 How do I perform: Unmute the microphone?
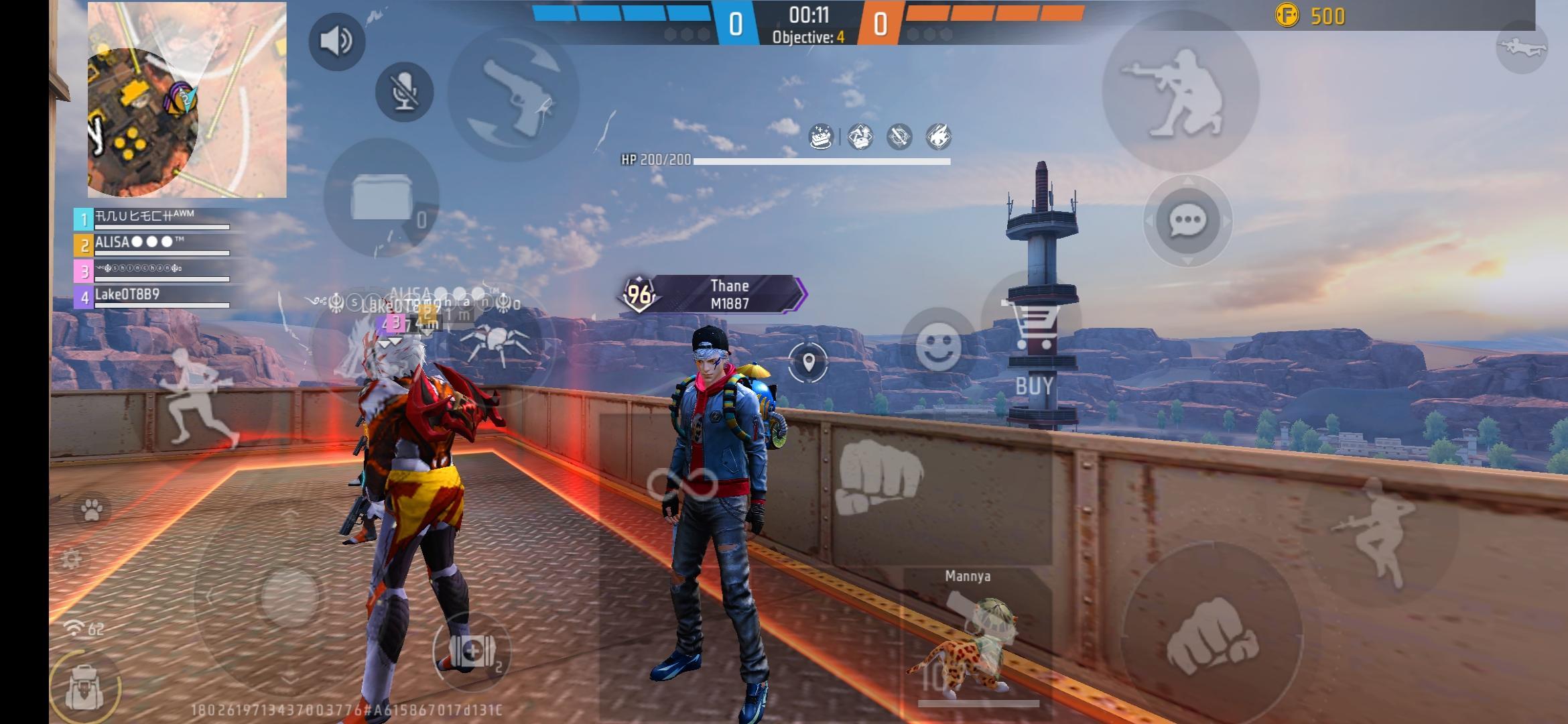pyautogui.click(x=404, y=92)
